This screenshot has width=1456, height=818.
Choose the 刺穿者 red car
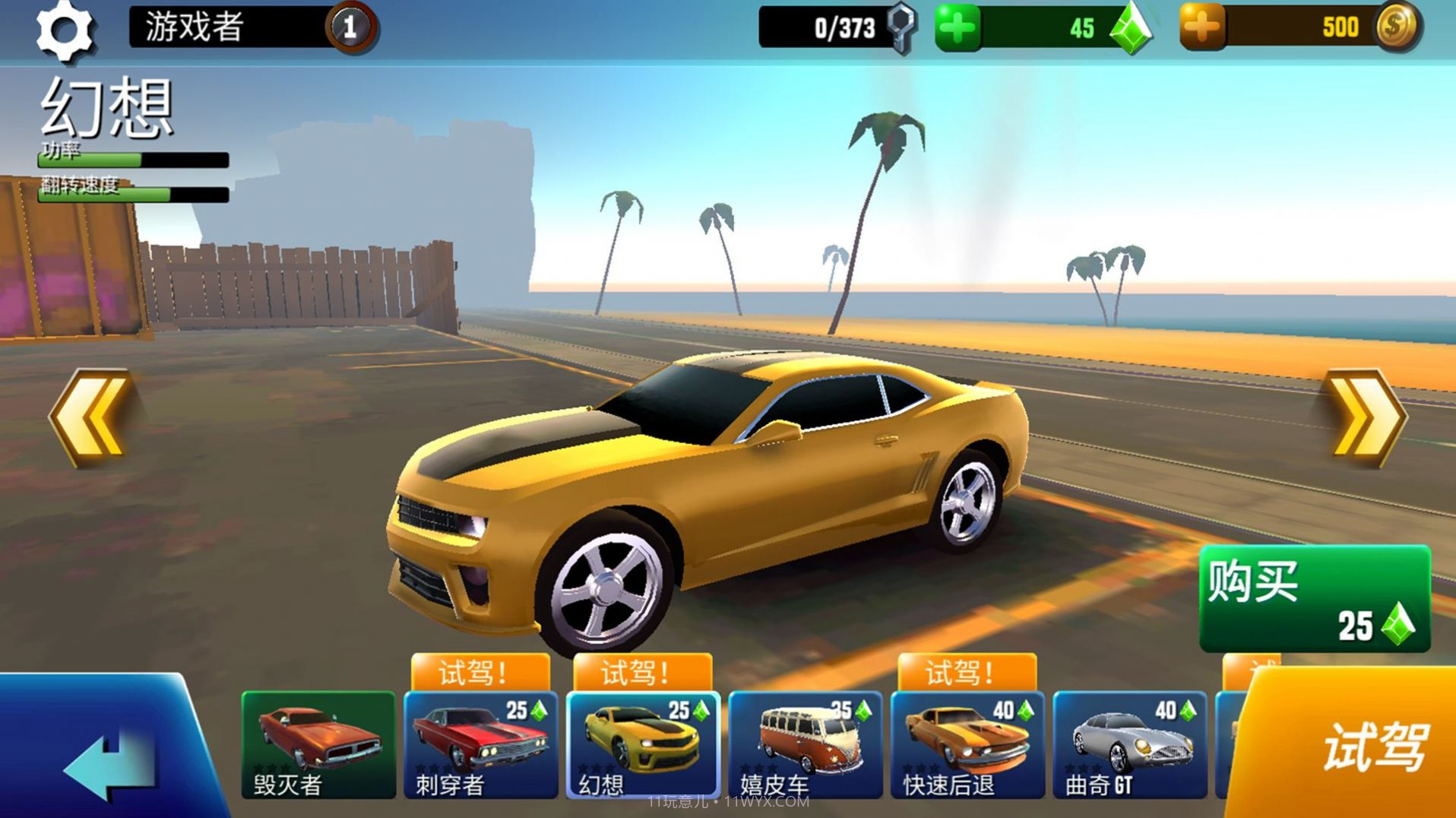[x=480, y=745]
